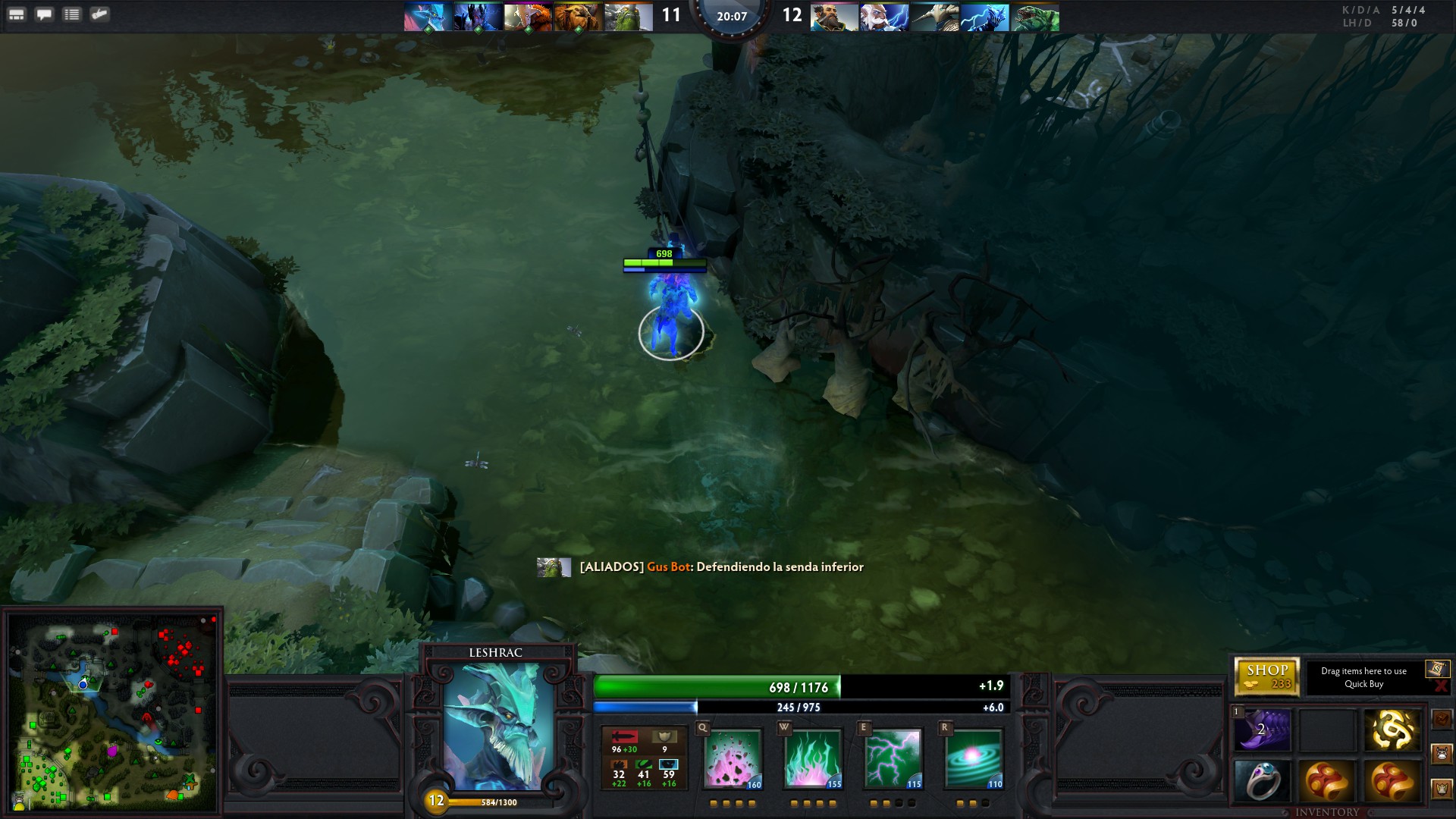Toggle the Pulse Nova ultimate

click(x=974, y=758)
